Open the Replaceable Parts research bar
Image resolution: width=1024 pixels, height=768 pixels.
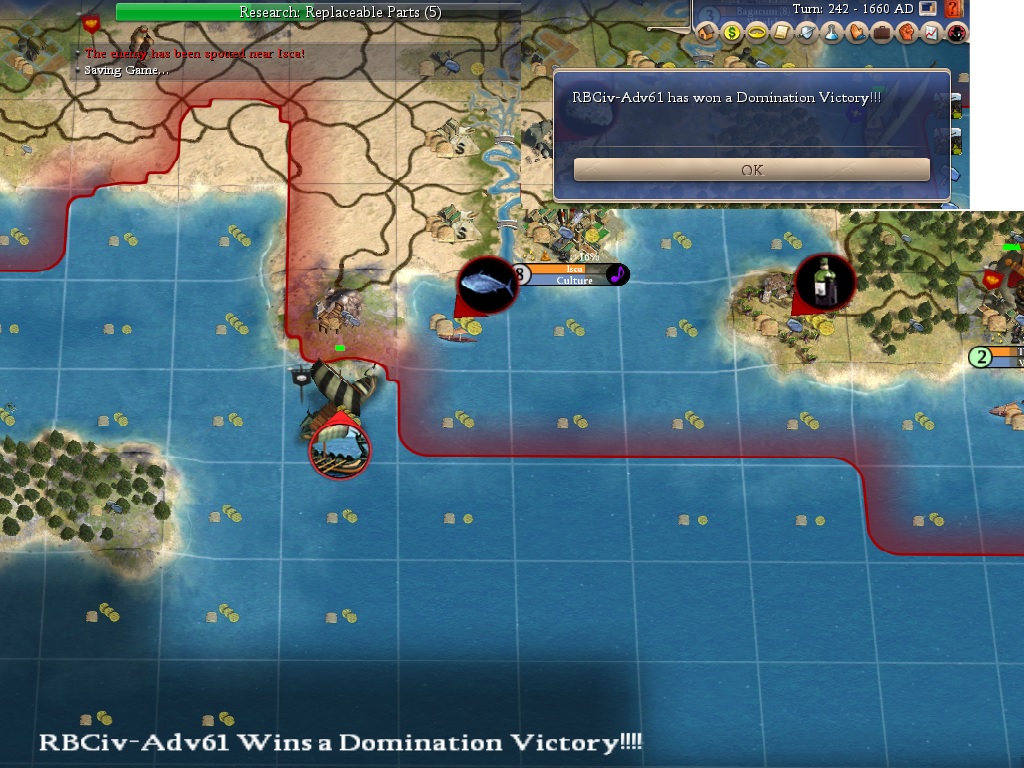(318, 12)
